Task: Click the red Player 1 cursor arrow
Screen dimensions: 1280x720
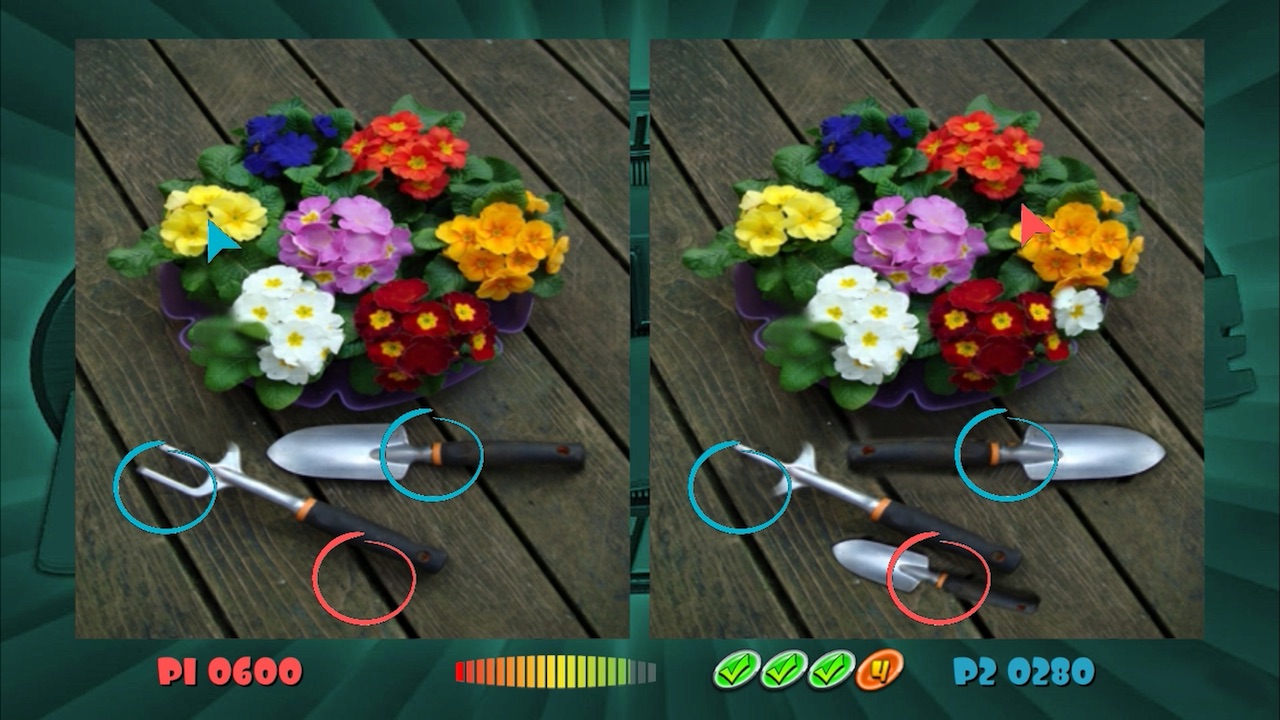Action: pyautogui.click(x=1031, y=225)
